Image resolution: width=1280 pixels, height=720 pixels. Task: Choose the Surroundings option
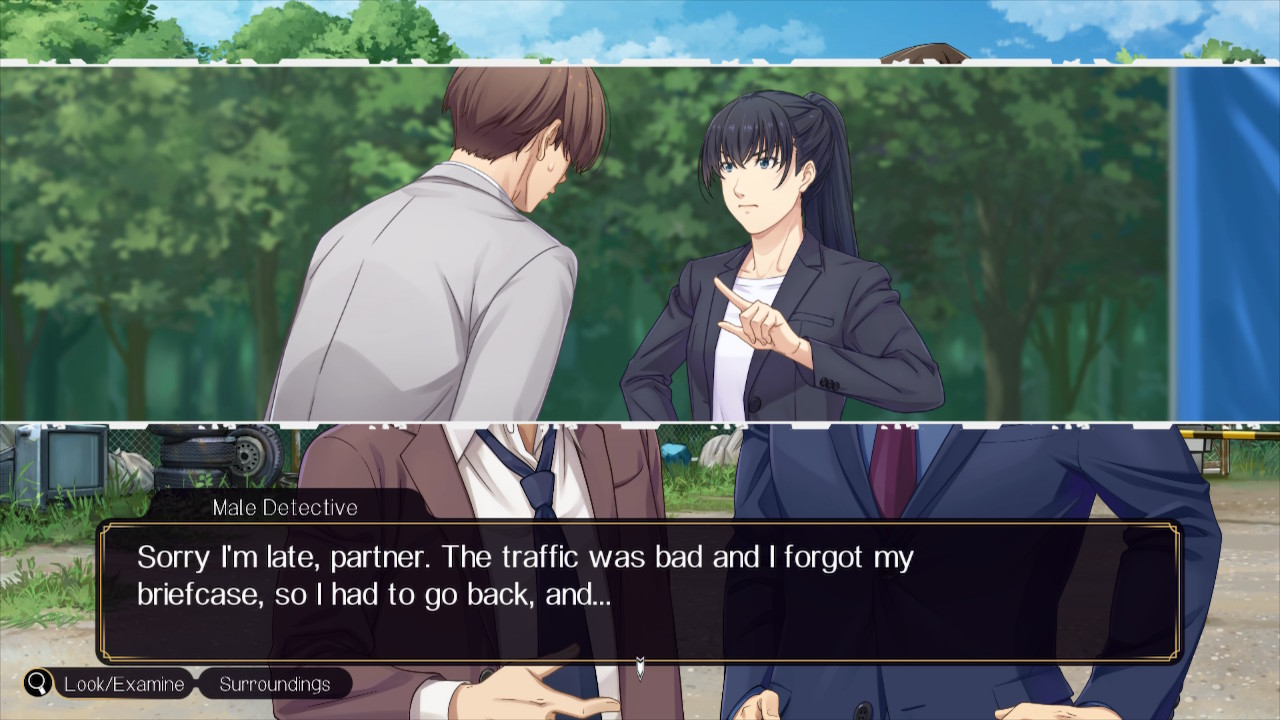(x=275, y=684)
